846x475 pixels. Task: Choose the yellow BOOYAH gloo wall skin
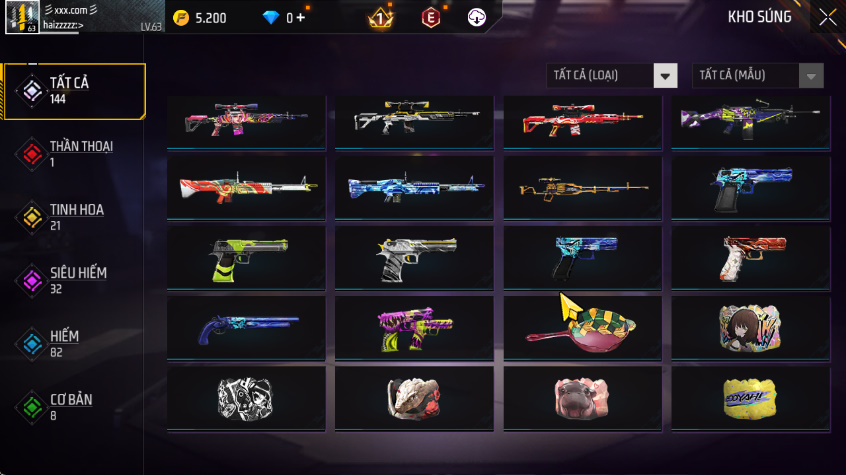coord(750,397)
